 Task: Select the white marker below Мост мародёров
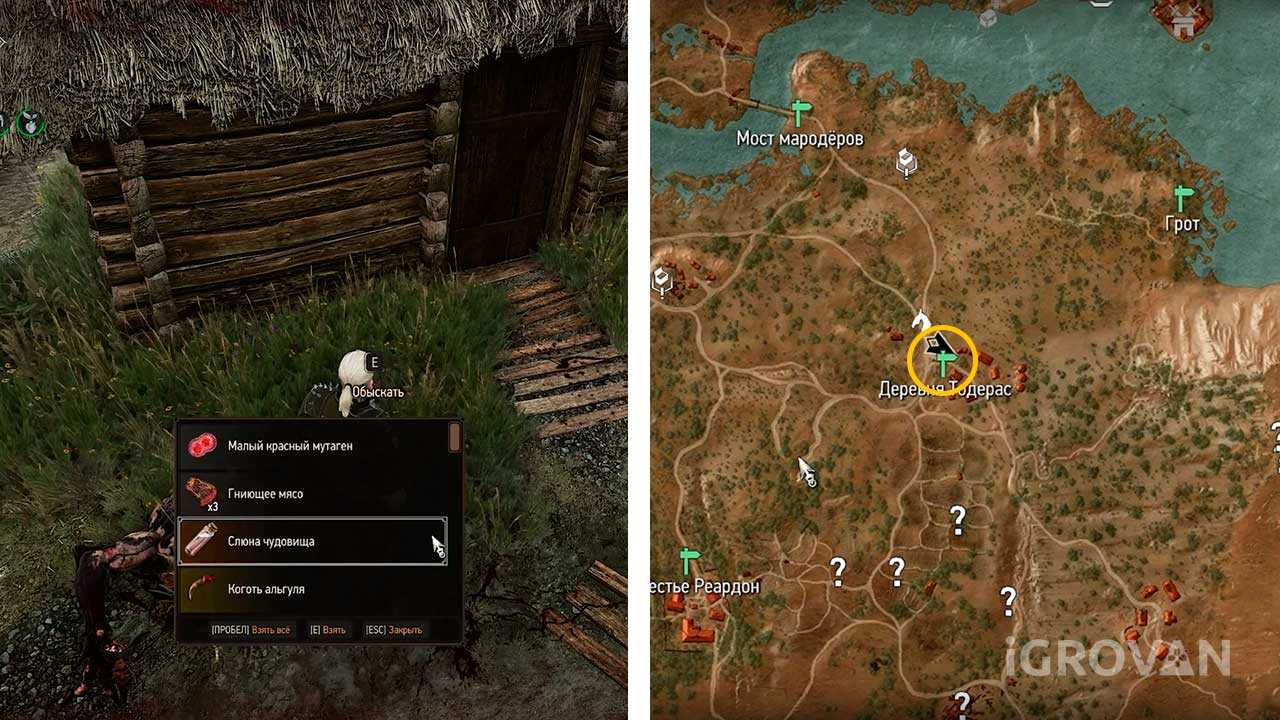tap(906, 161)
